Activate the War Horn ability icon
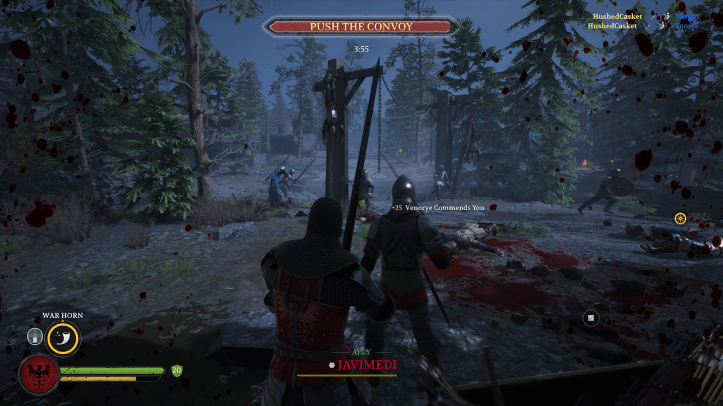This screenshot has width=723, height=406. click(63, 338)
